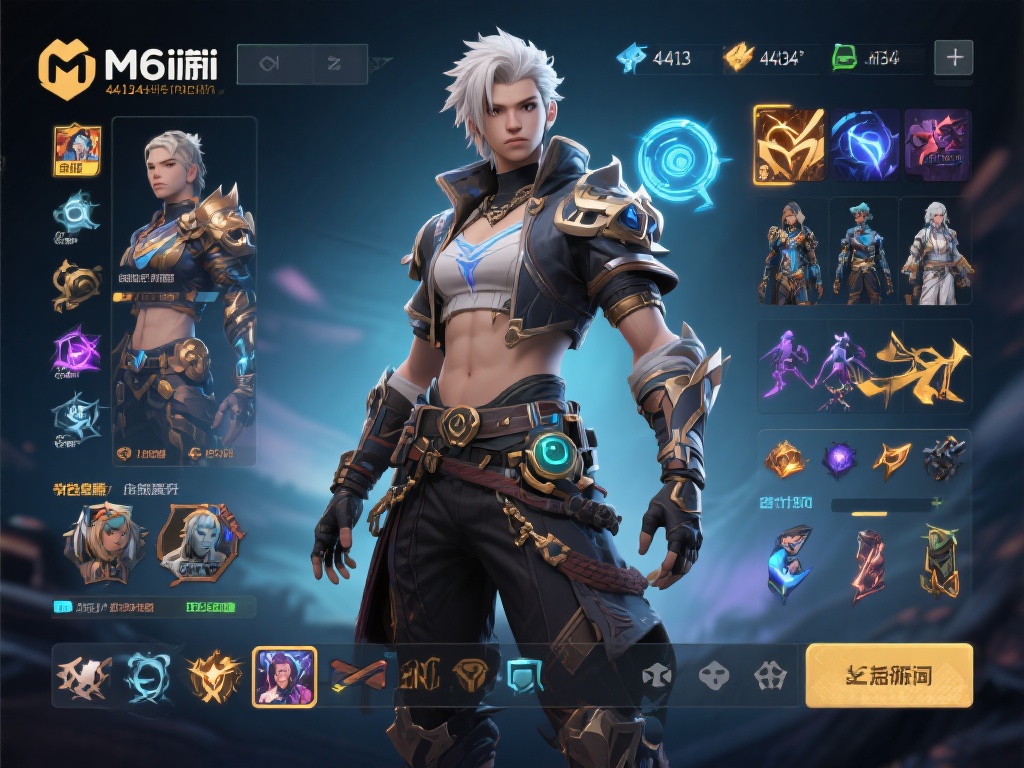1024x768 pixels.
Task: Choose the purple gem item icon
Action: tap(838, 459)
